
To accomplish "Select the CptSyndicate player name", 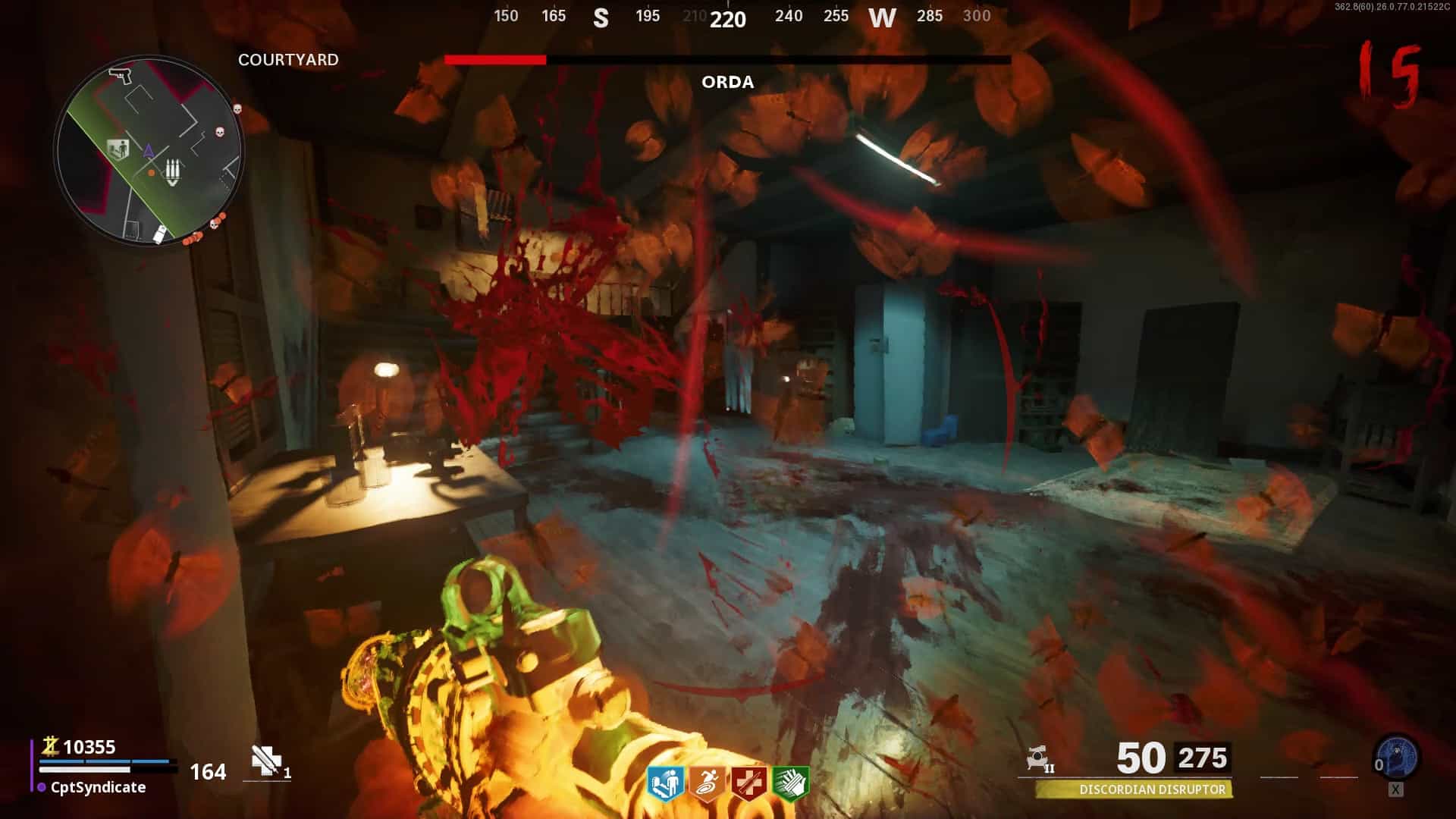I will tap(98, 787).
